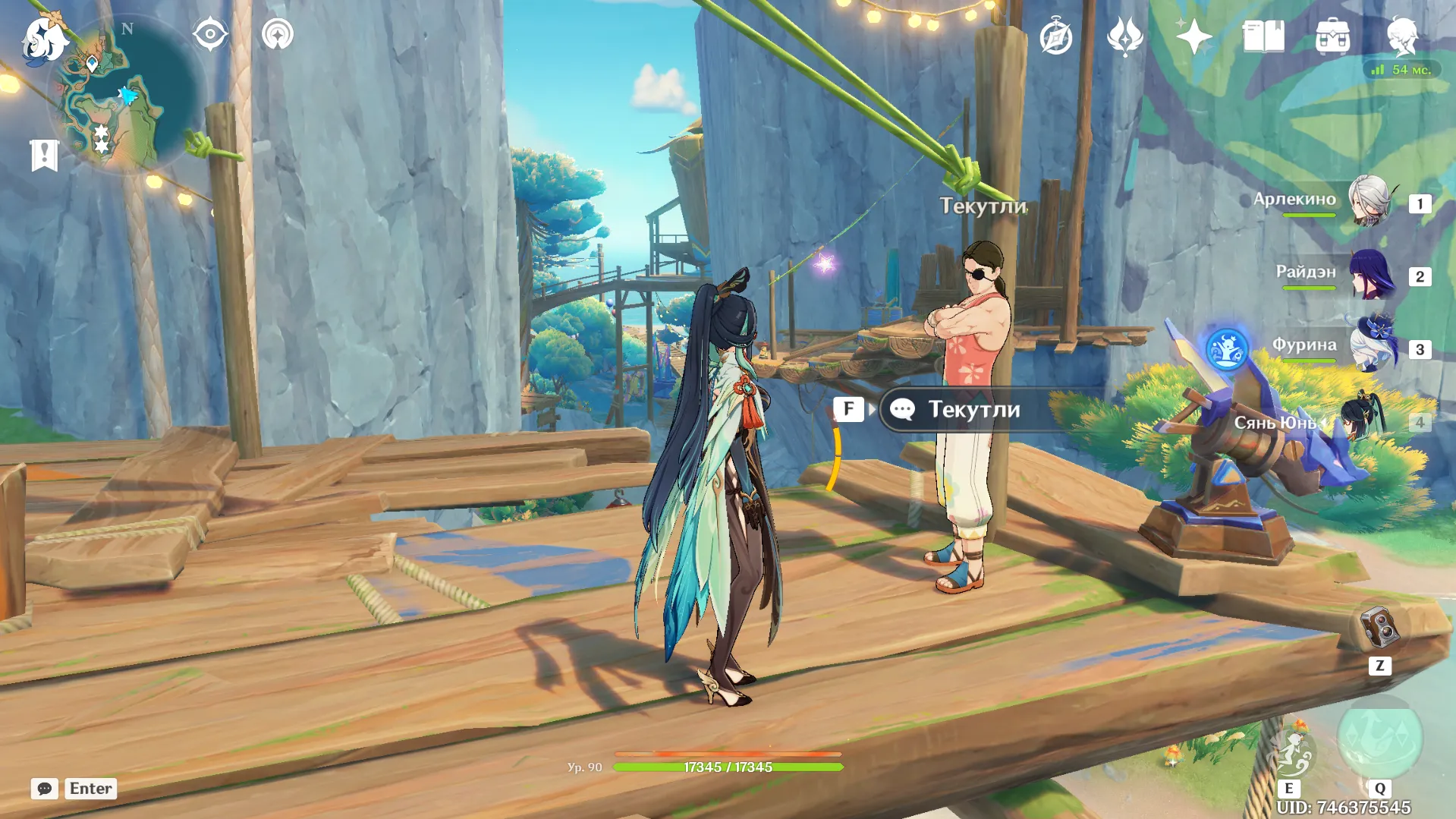
Task: Open the inventory backpack icon
Action: pos(1332,36)
